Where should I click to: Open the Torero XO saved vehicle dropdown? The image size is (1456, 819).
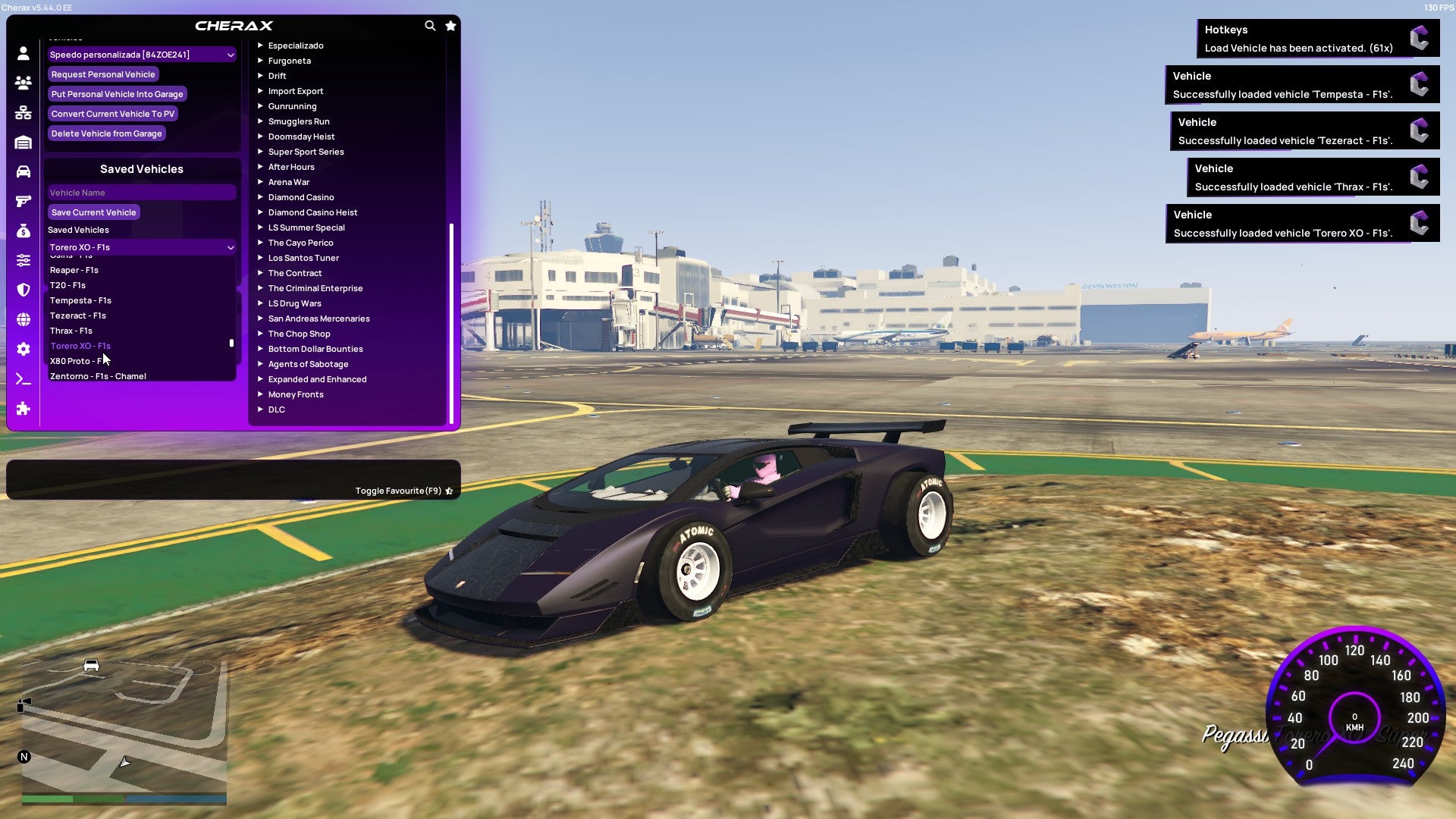point(141,247)
